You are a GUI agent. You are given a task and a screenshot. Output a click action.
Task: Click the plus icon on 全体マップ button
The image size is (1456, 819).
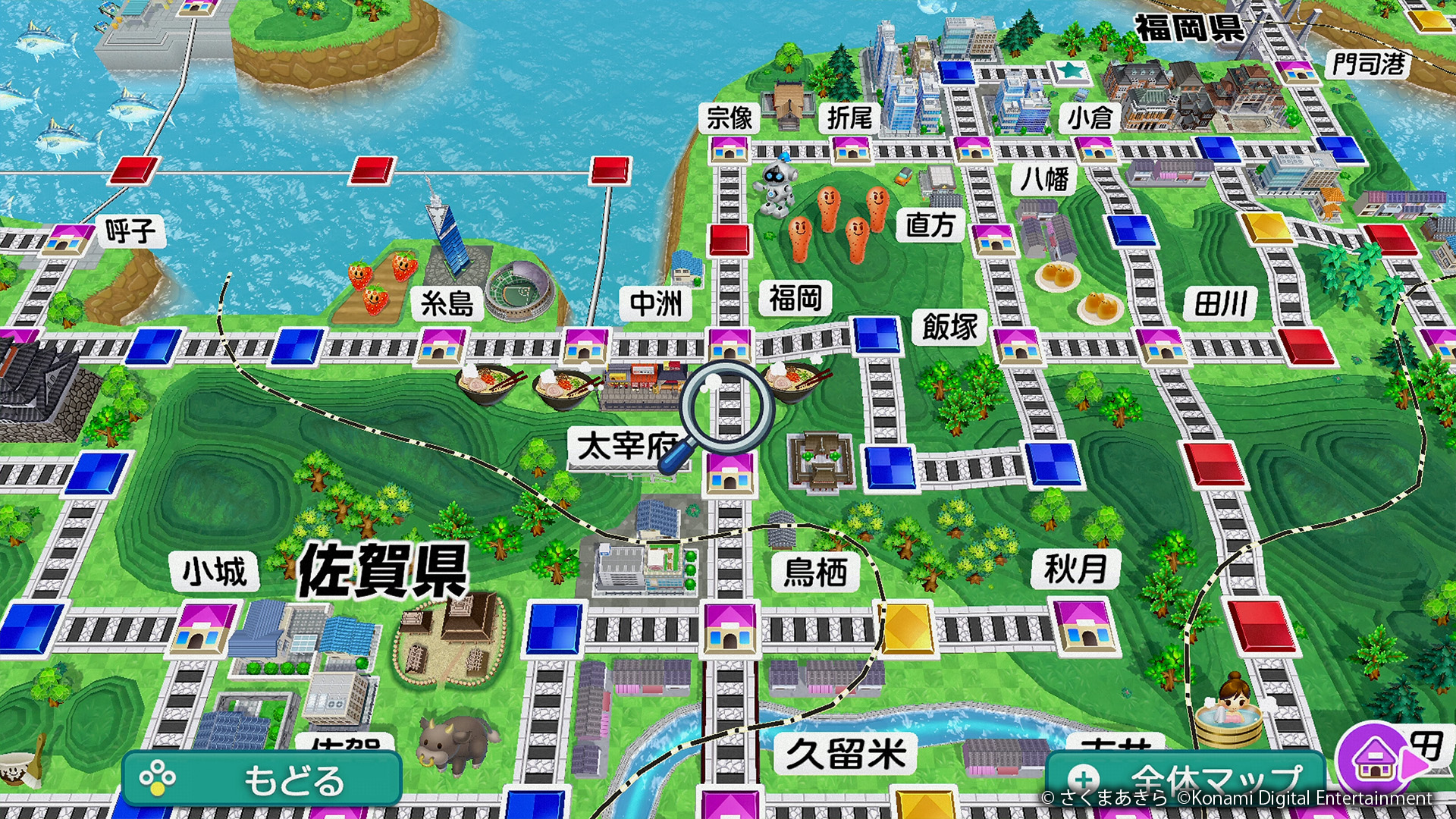(x=1086, y=780)
